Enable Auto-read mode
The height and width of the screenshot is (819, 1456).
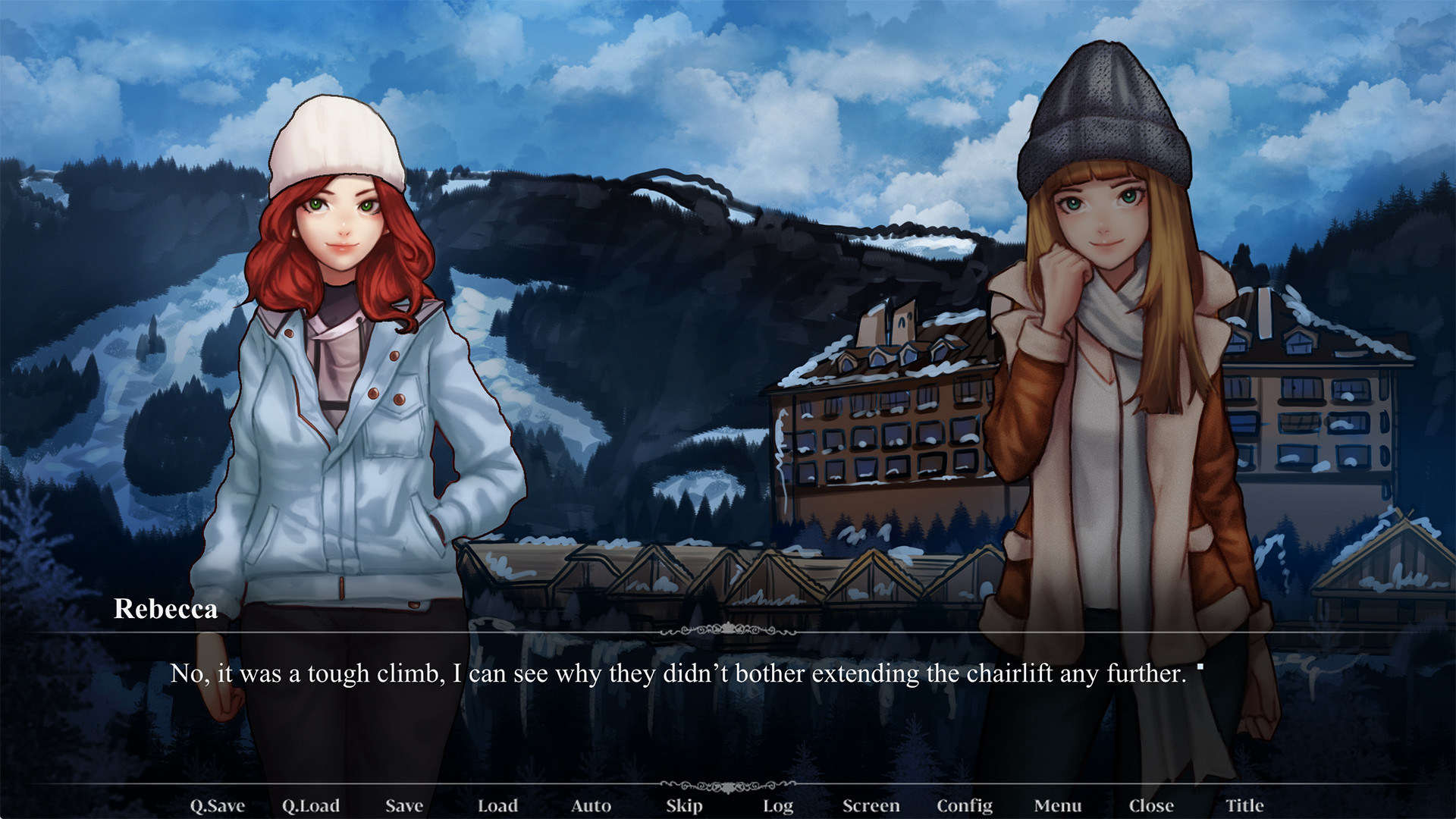click(591, 806)
